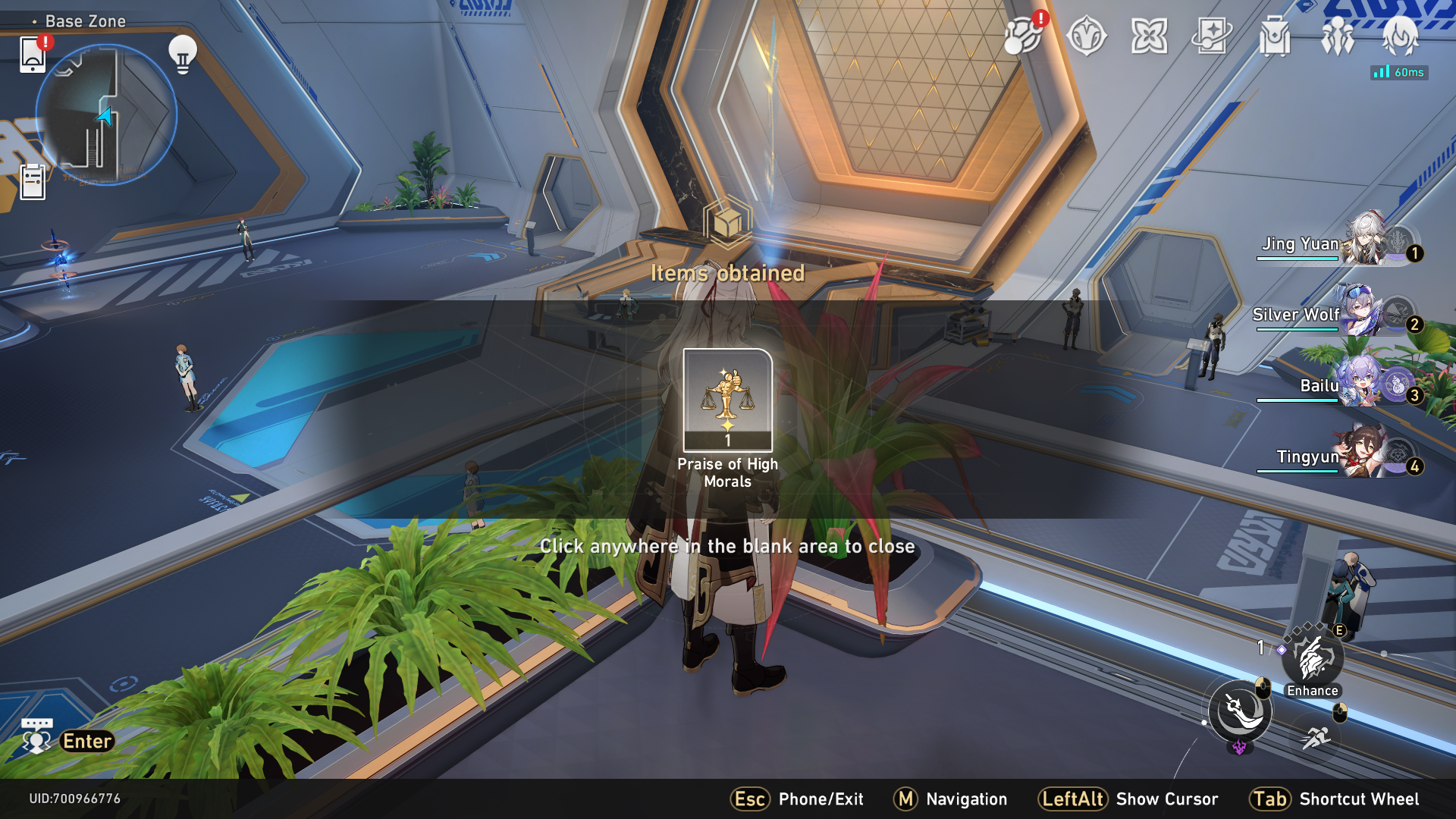The image size is (1456, 819).
Task: Click Enter to open the chat
Action: 86,741
